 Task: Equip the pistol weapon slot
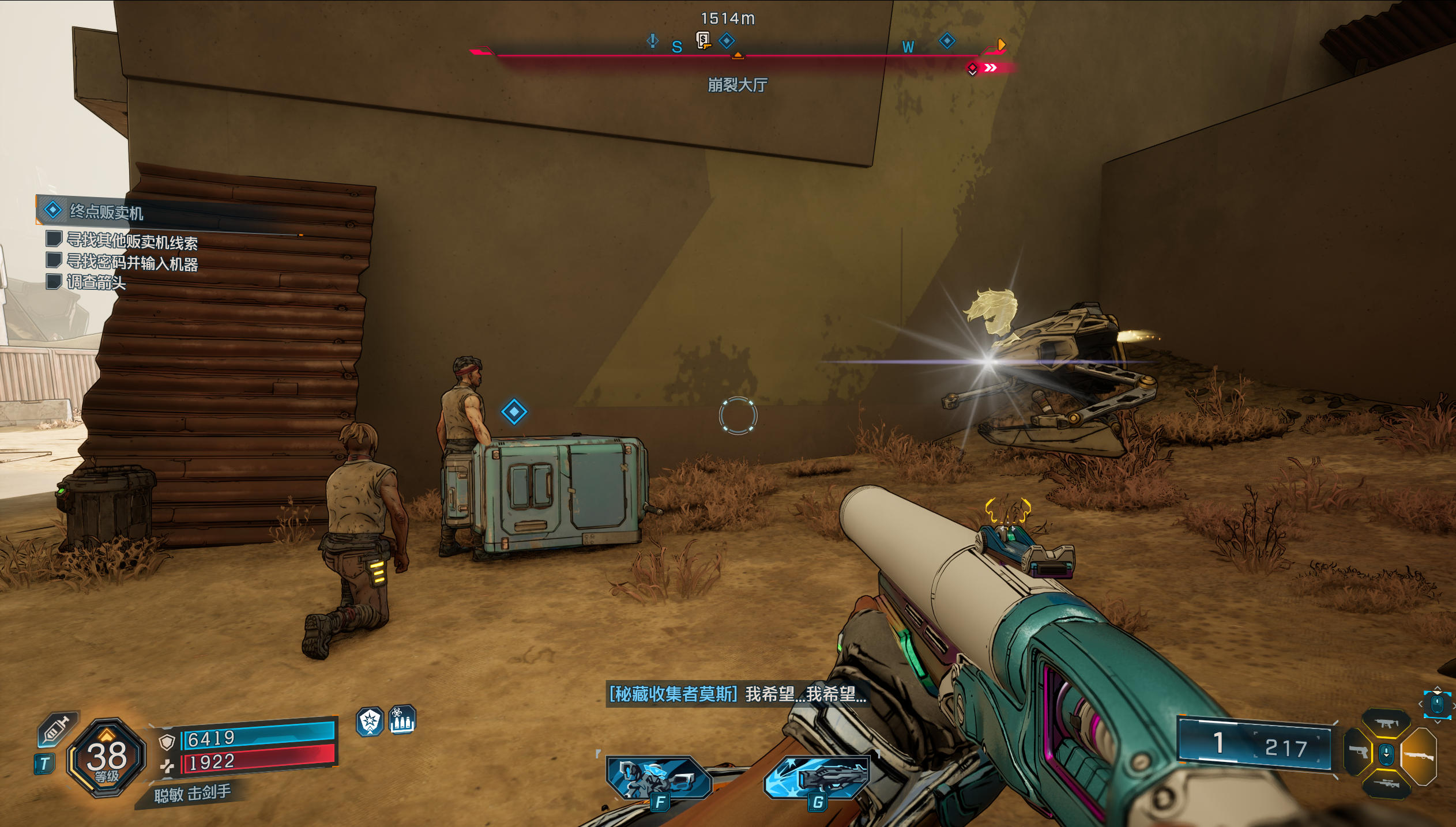tap(1358, 752)
